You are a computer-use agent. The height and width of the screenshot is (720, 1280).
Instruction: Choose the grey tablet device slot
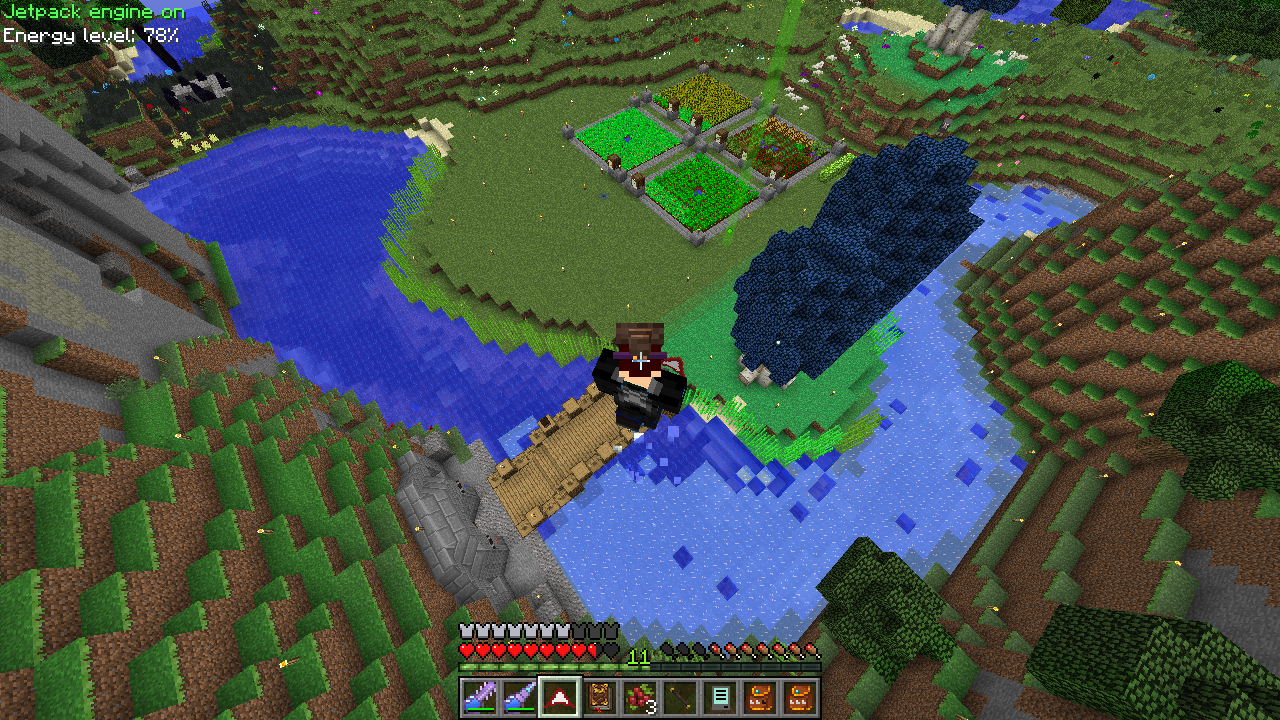pos(720,697)
